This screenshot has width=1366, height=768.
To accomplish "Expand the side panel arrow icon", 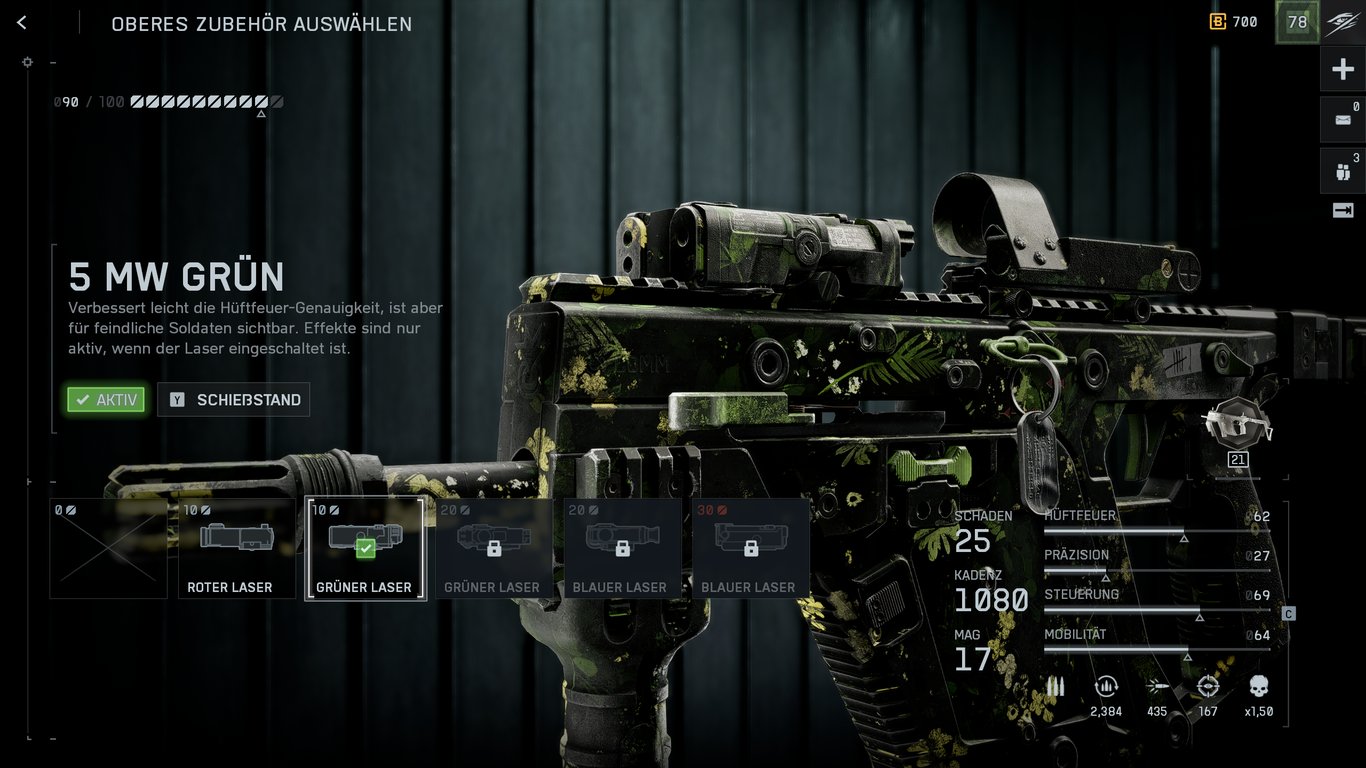I will coord(1342,210).
